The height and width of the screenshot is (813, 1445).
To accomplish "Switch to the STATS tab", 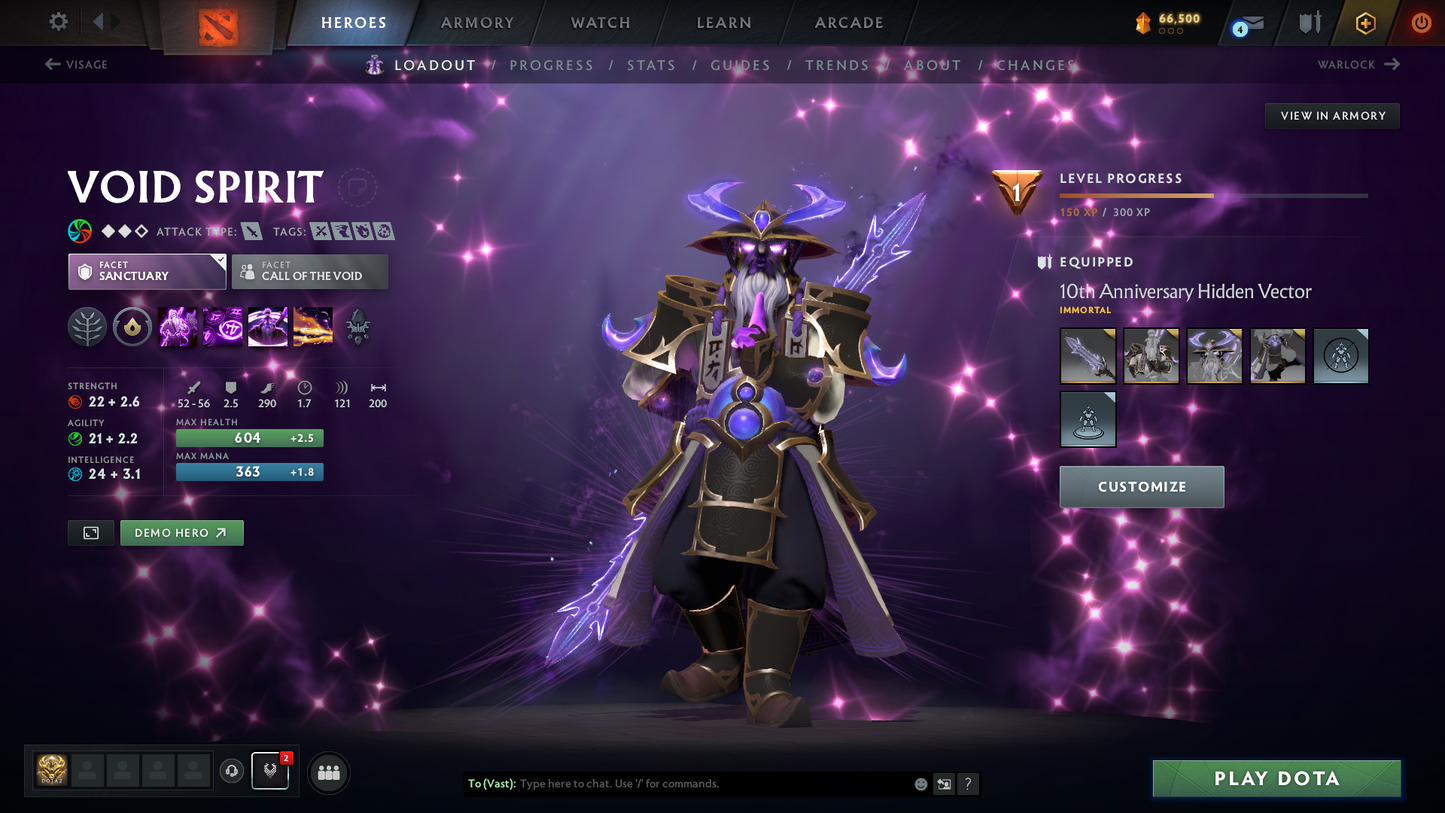I will click(651, 64).
